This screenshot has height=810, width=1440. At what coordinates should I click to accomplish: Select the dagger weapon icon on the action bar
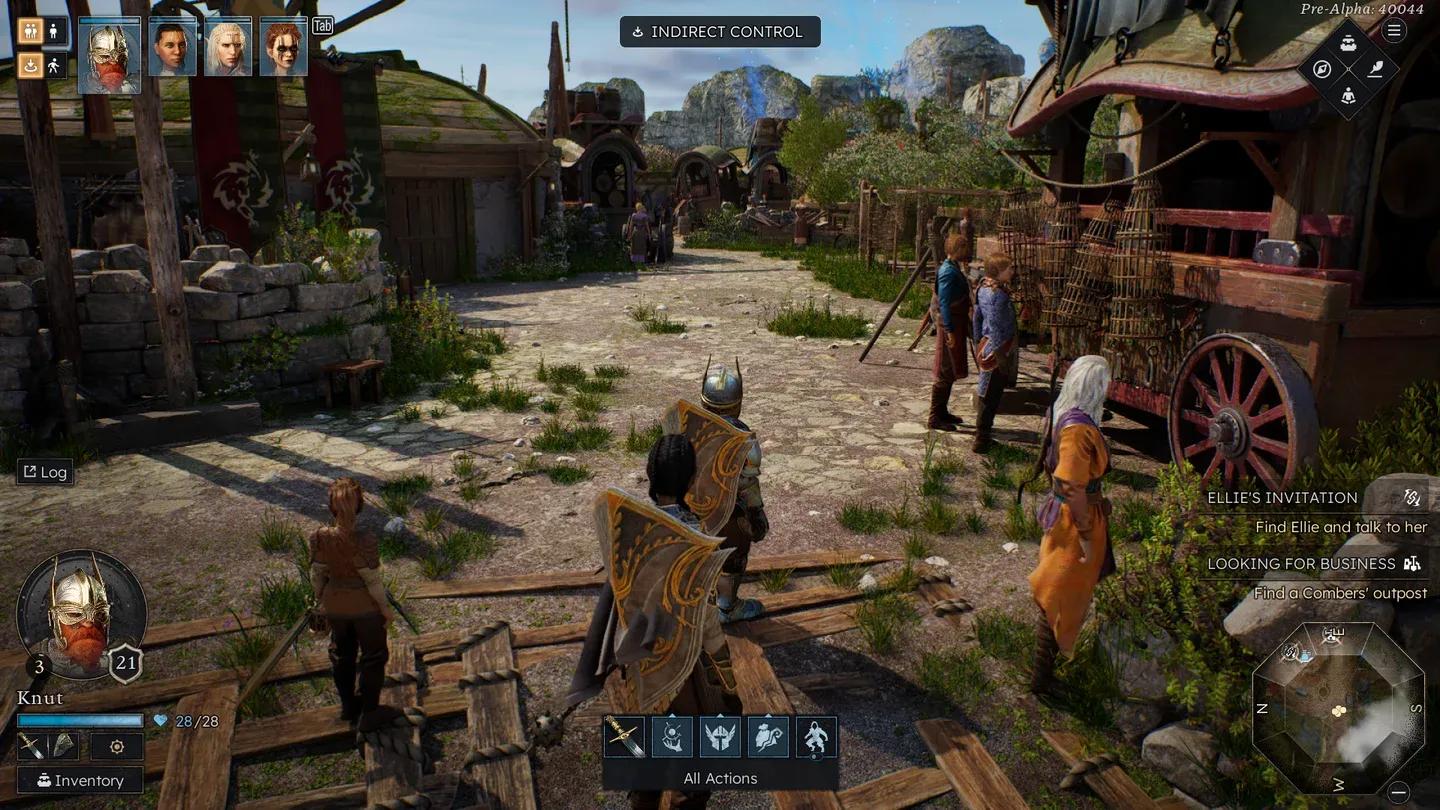(624, 736)
